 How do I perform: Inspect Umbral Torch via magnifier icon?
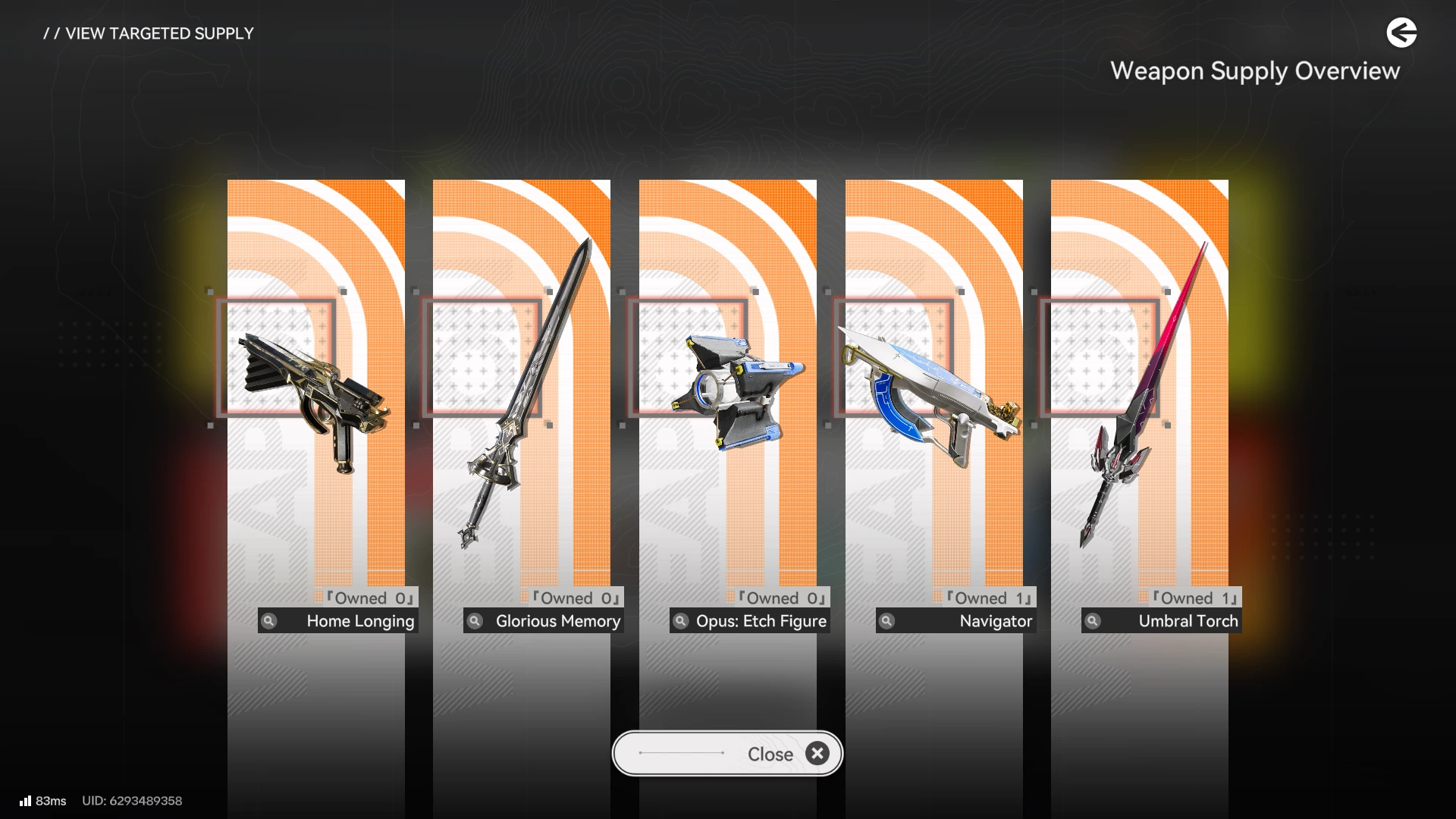(x=1093, y=621)
